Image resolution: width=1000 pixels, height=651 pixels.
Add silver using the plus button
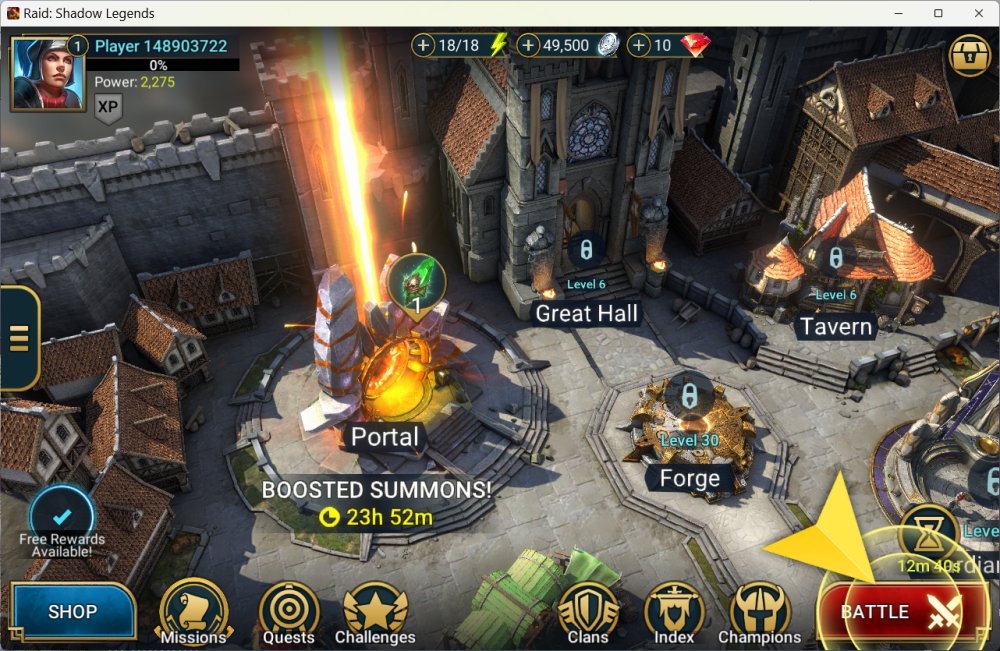pos(528,45)
